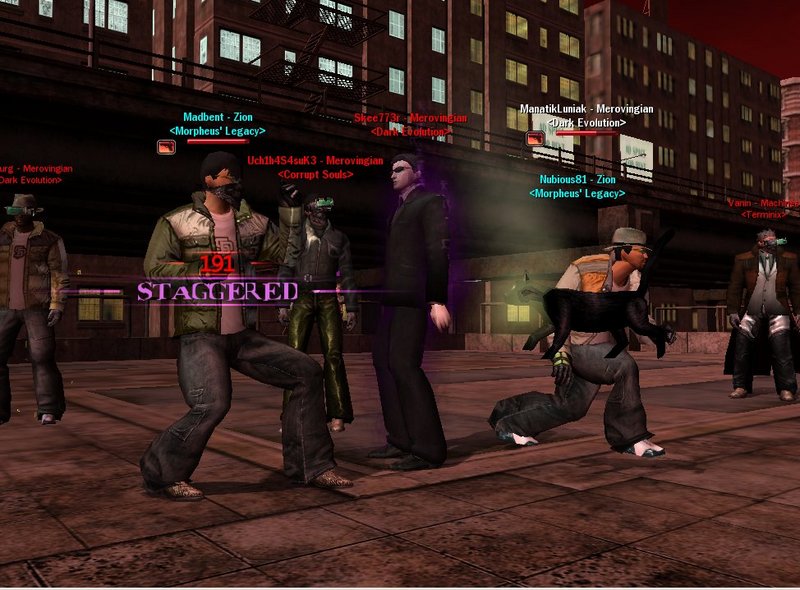This screenshot has height=590, width=800.
Task: Click the status icon beside ManatikLuniak's nameplate
Action: [535, 138]
